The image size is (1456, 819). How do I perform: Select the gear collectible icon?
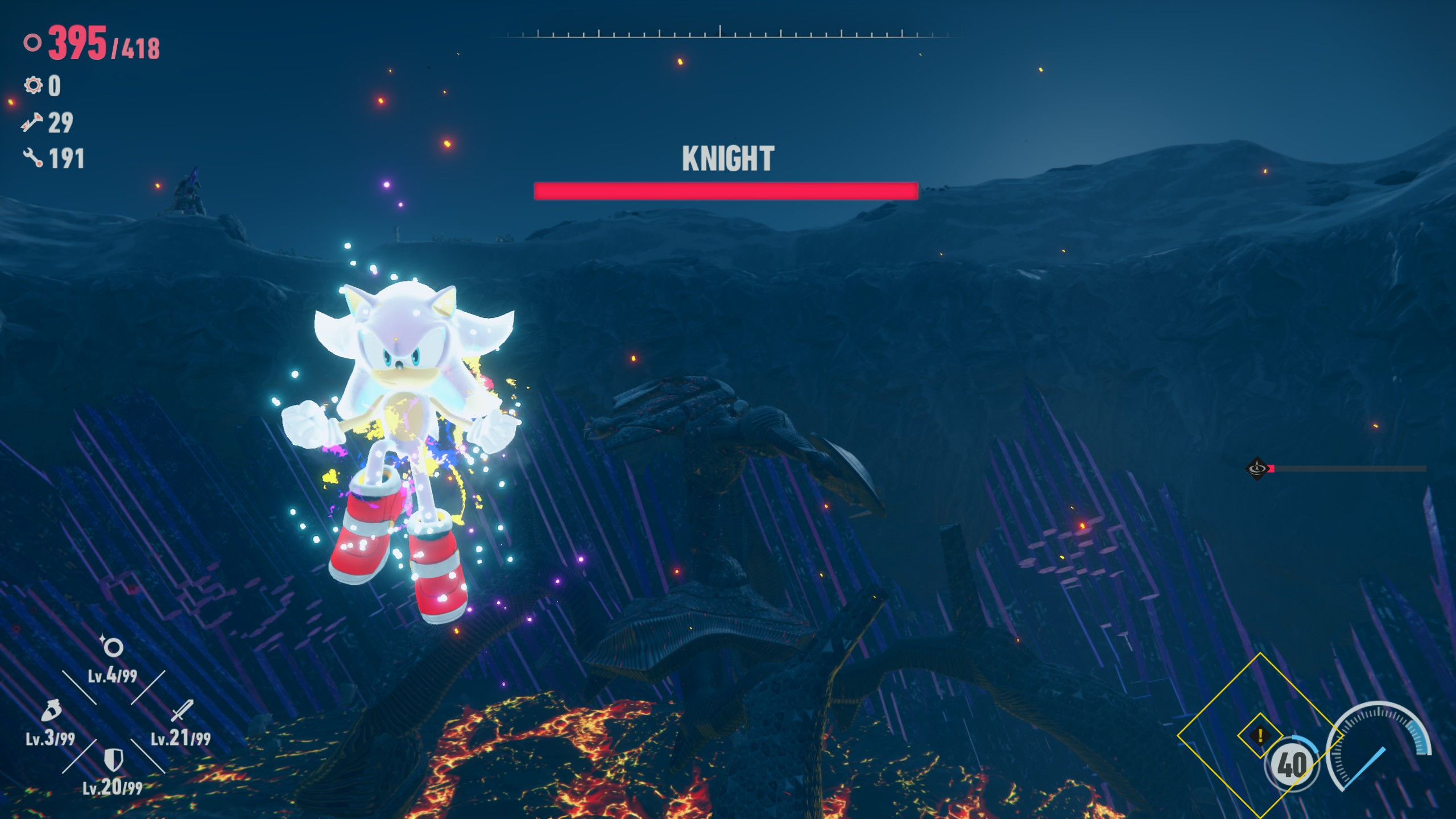tap(32, 86)
